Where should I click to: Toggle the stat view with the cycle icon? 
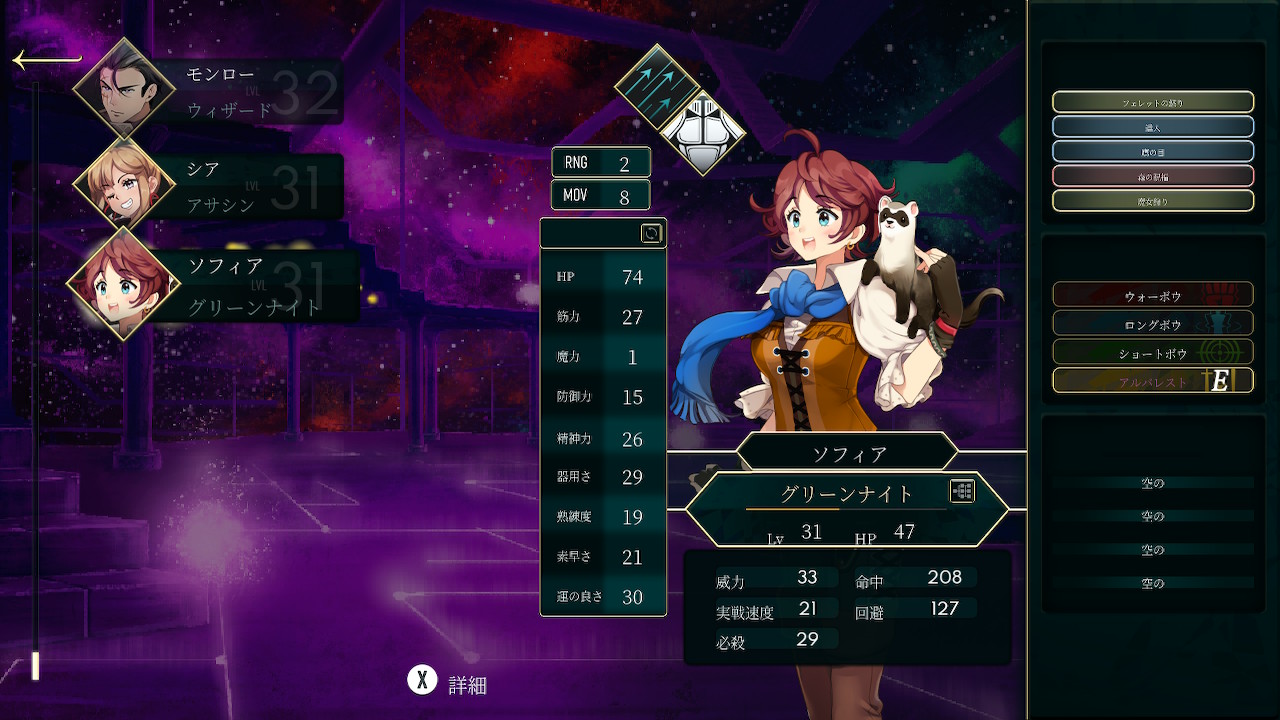click(x=651, y=233)
